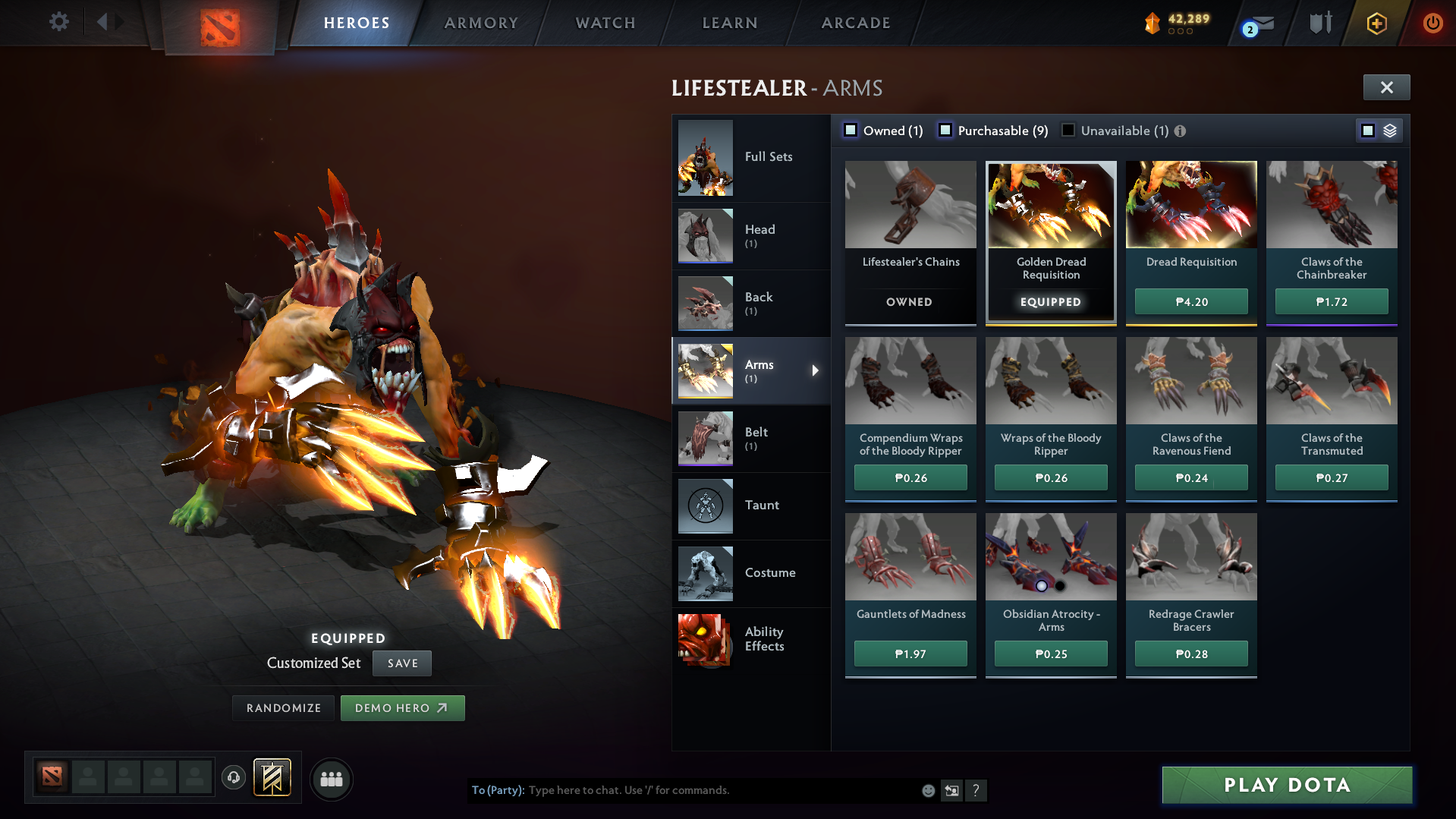The height and width of the screenshot is (819, 1456).
Task: Randomize the hero's equipped items
Action: click(284, 707)
